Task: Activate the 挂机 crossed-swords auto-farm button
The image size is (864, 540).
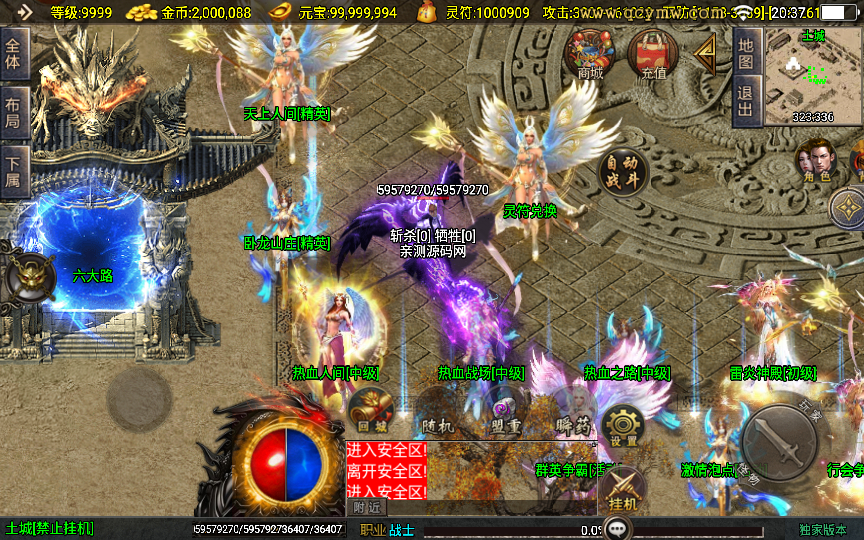Action: pyautogui.click(x=622, y=491)
